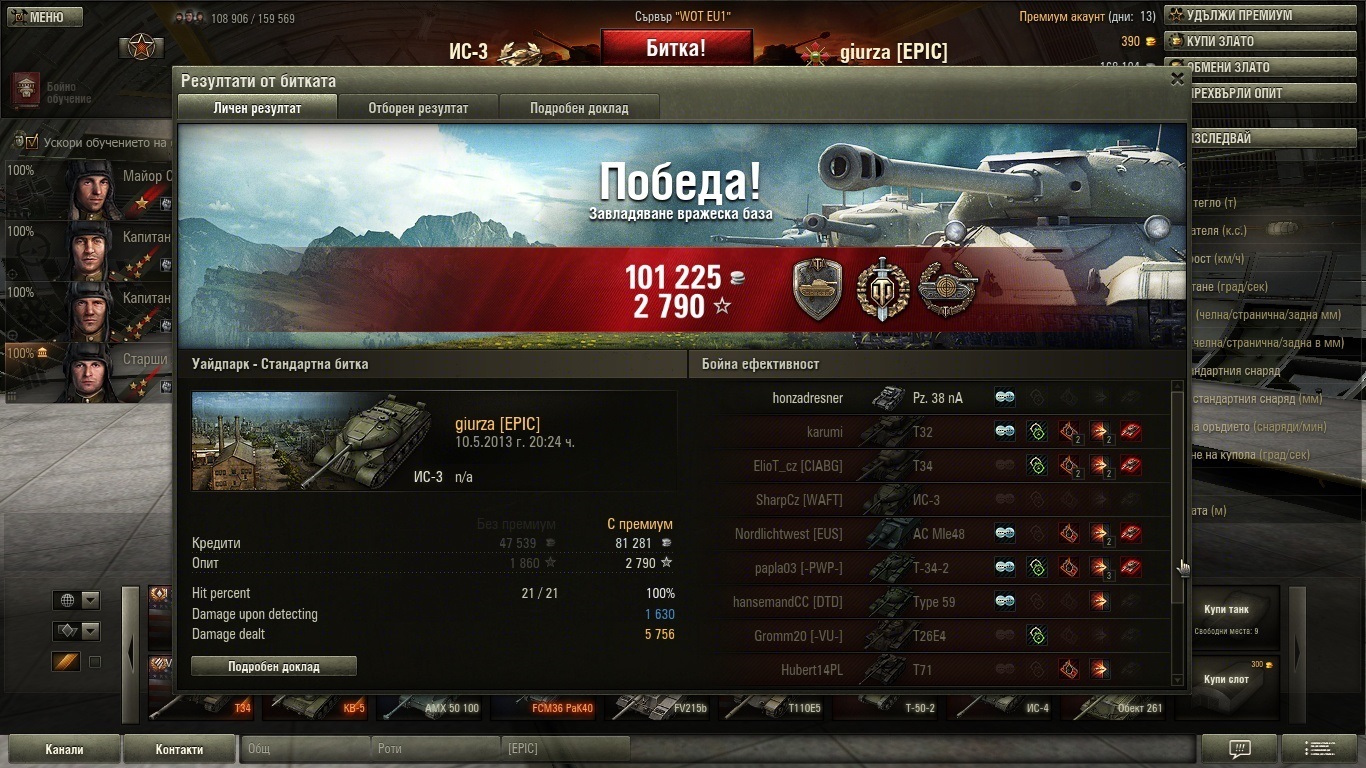Screen dimensions: 1366x768
Task: Switch to the Отборен резултат tab
Action: [418, 108]
